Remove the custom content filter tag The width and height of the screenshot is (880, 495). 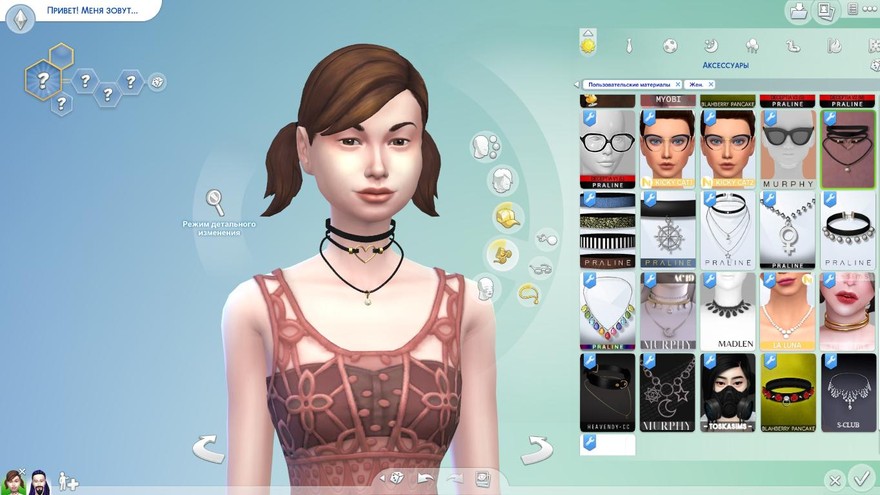(x=677, y=85)
